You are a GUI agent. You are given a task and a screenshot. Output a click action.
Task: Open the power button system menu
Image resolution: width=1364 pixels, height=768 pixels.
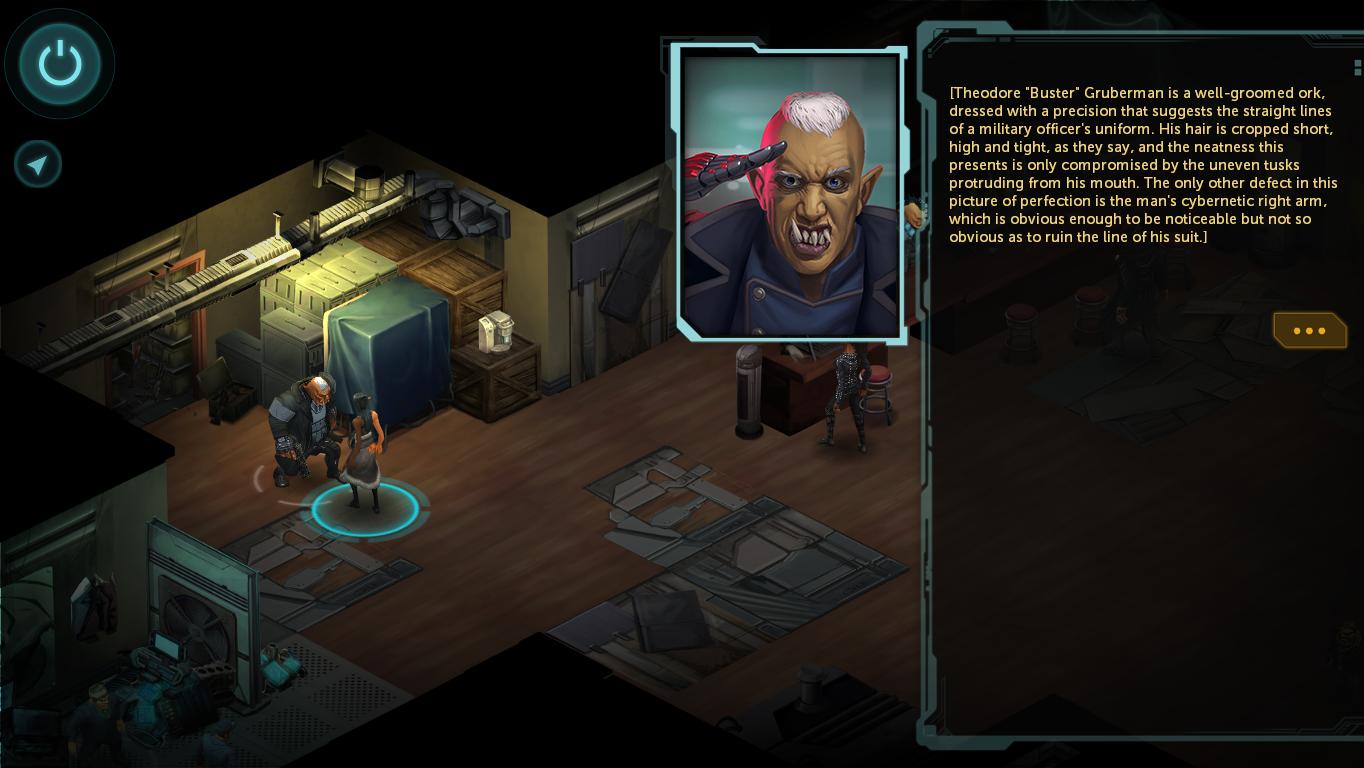pos(60,64)
